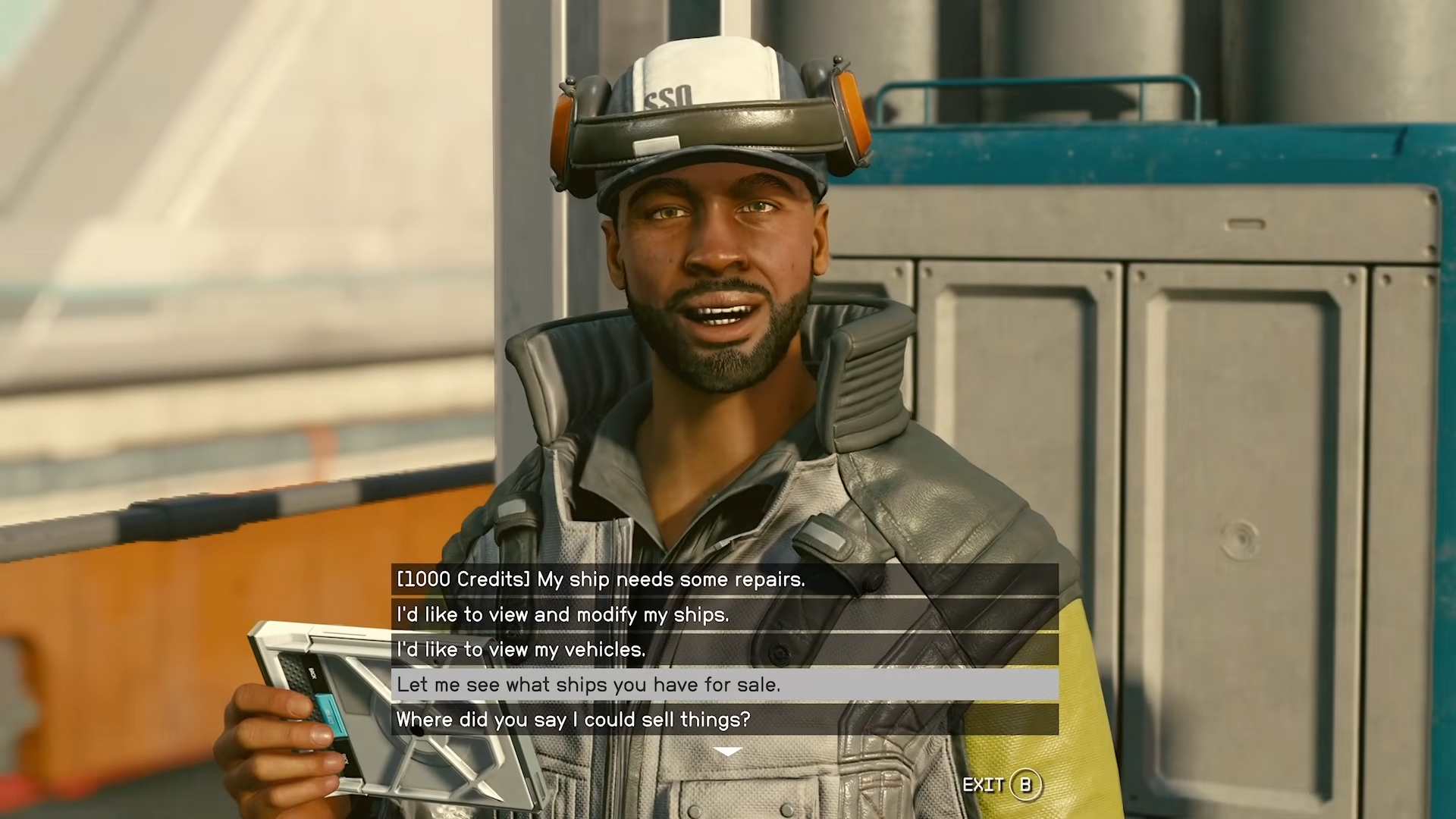Select "I'd like to view and modify my ships"
Screen dimensions: 1456x819
[724, 614]
